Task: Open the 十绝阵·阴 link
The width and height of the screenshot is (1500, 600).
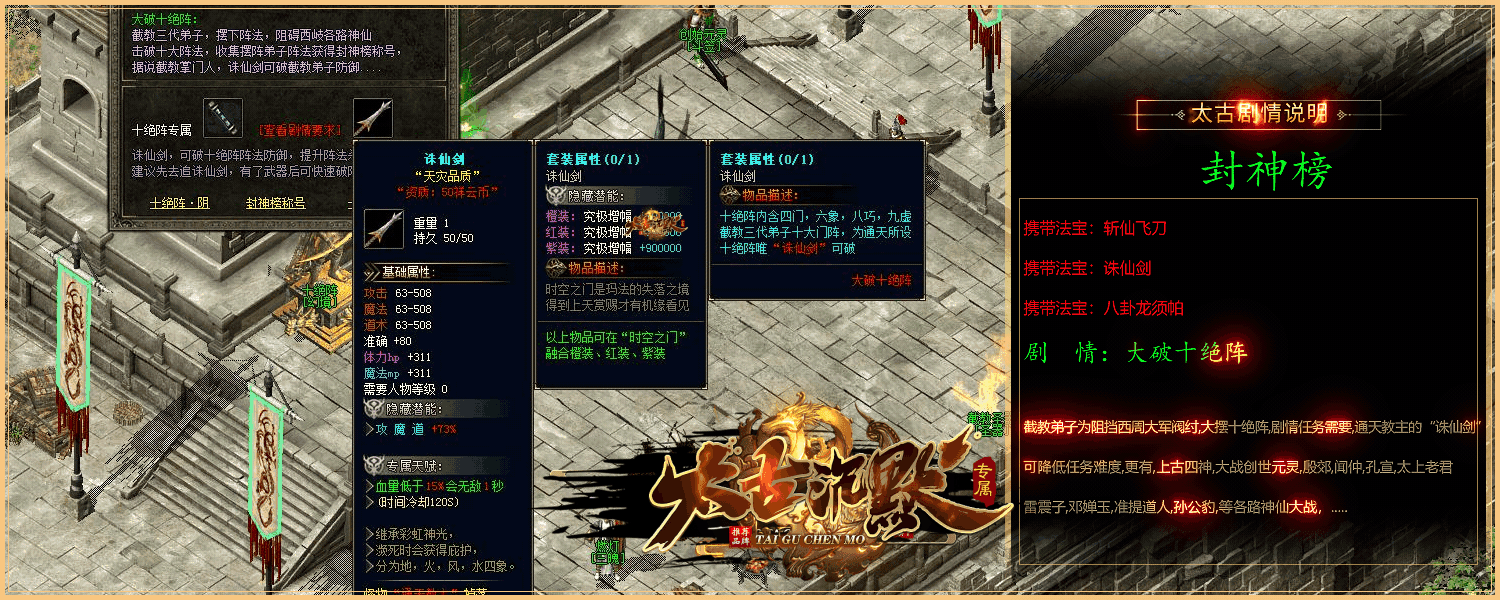Action: pos(179,203)
